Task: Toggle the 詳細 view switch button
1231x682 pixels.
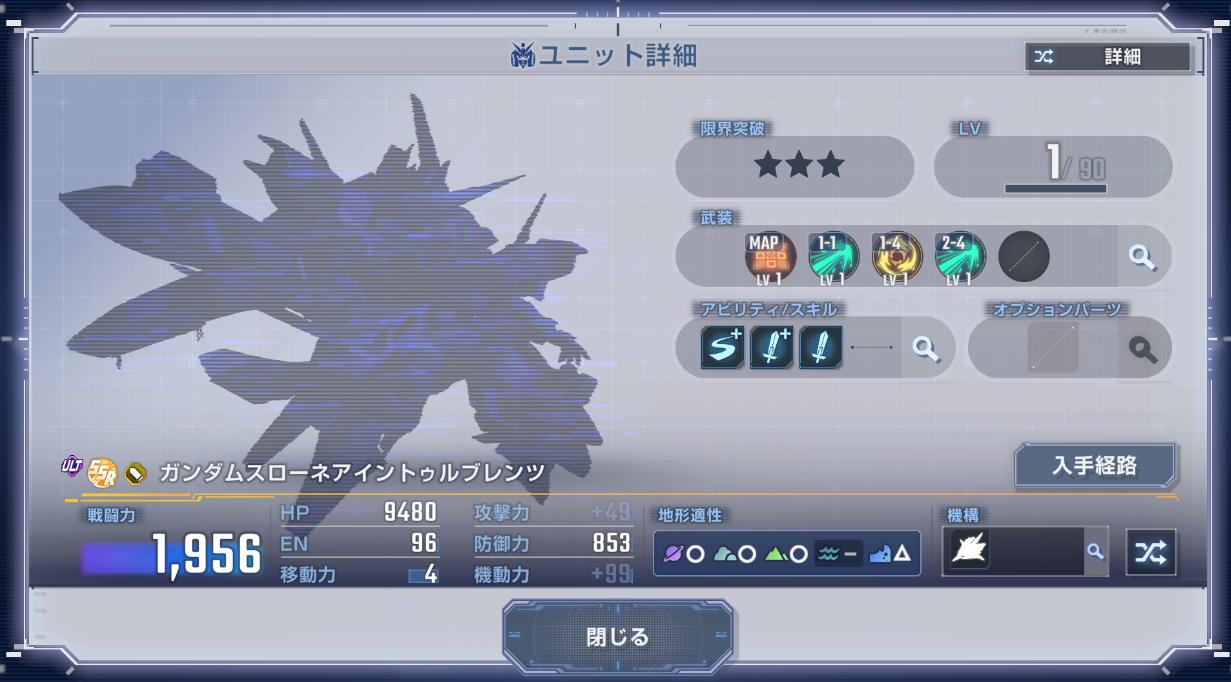Action: pos(1108,57)
